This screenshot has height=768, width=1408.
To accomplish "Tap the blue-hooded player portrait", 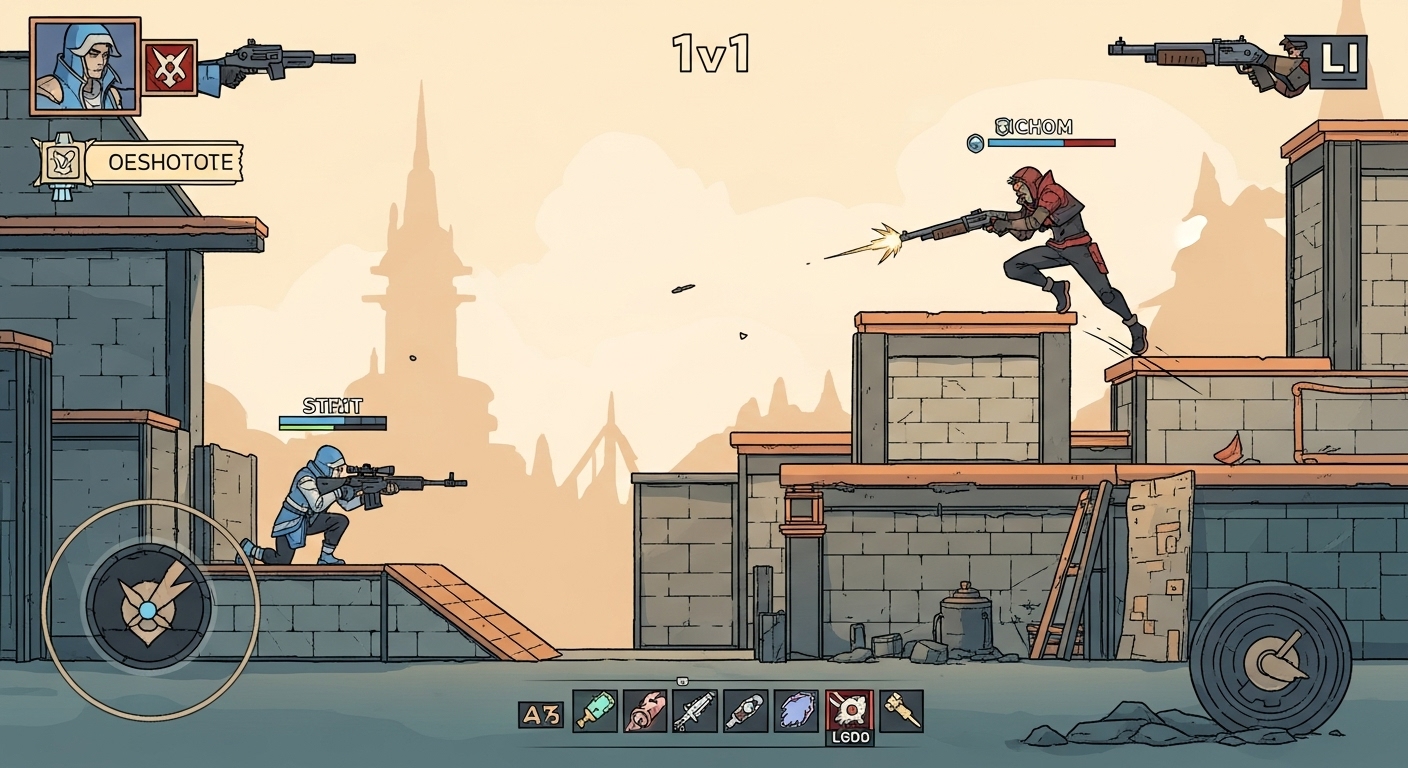I will pyautogui.click(x=85, y=65).
